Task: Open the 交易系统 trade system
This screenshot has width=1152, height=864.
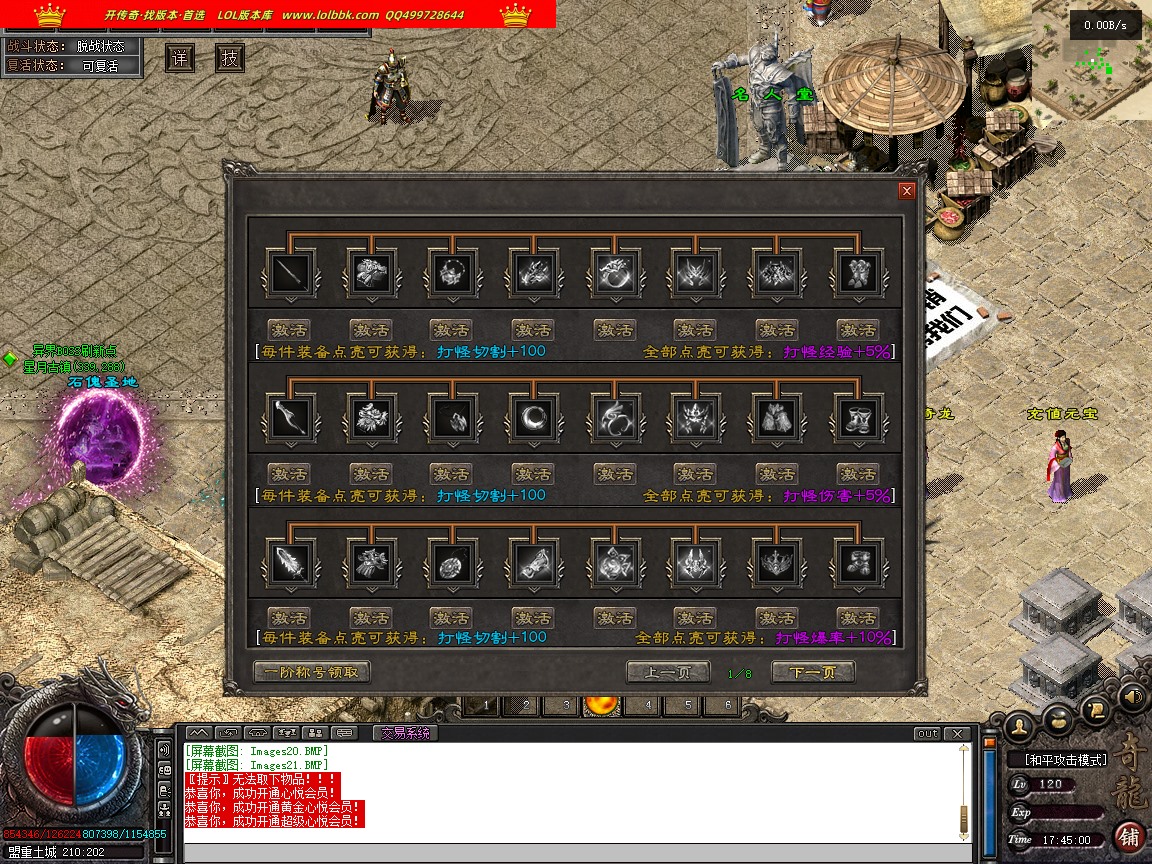Action: click(404, 733)
